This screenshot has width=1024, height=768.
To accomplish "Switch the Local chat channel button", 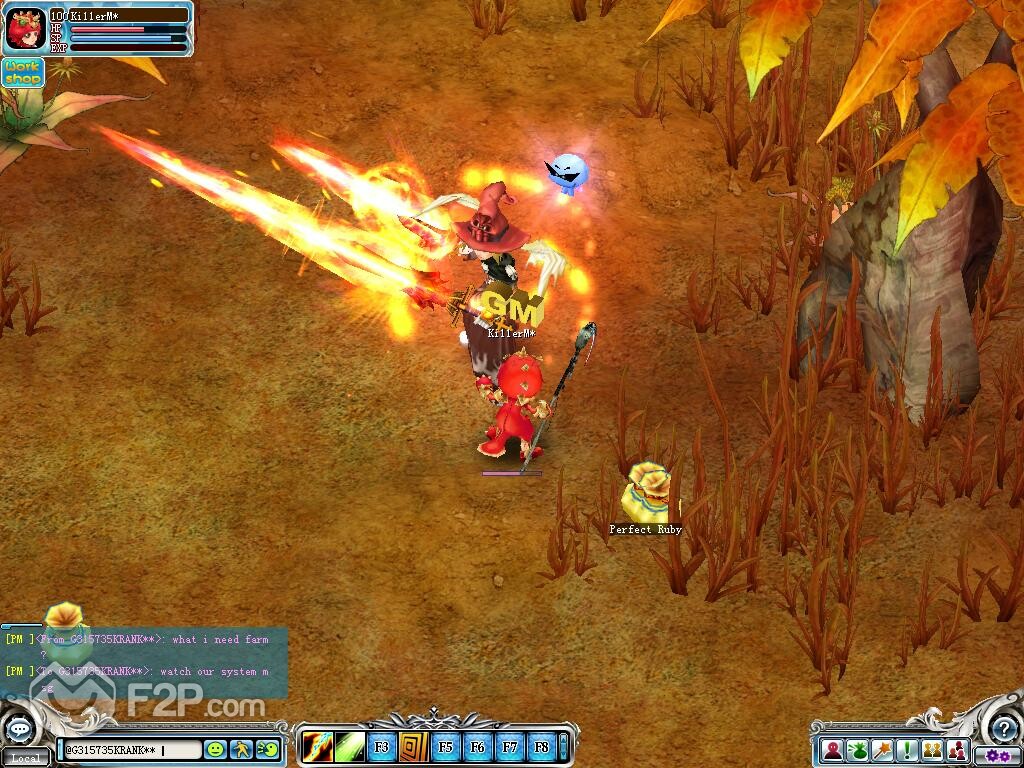I will (x=26, y=758).
